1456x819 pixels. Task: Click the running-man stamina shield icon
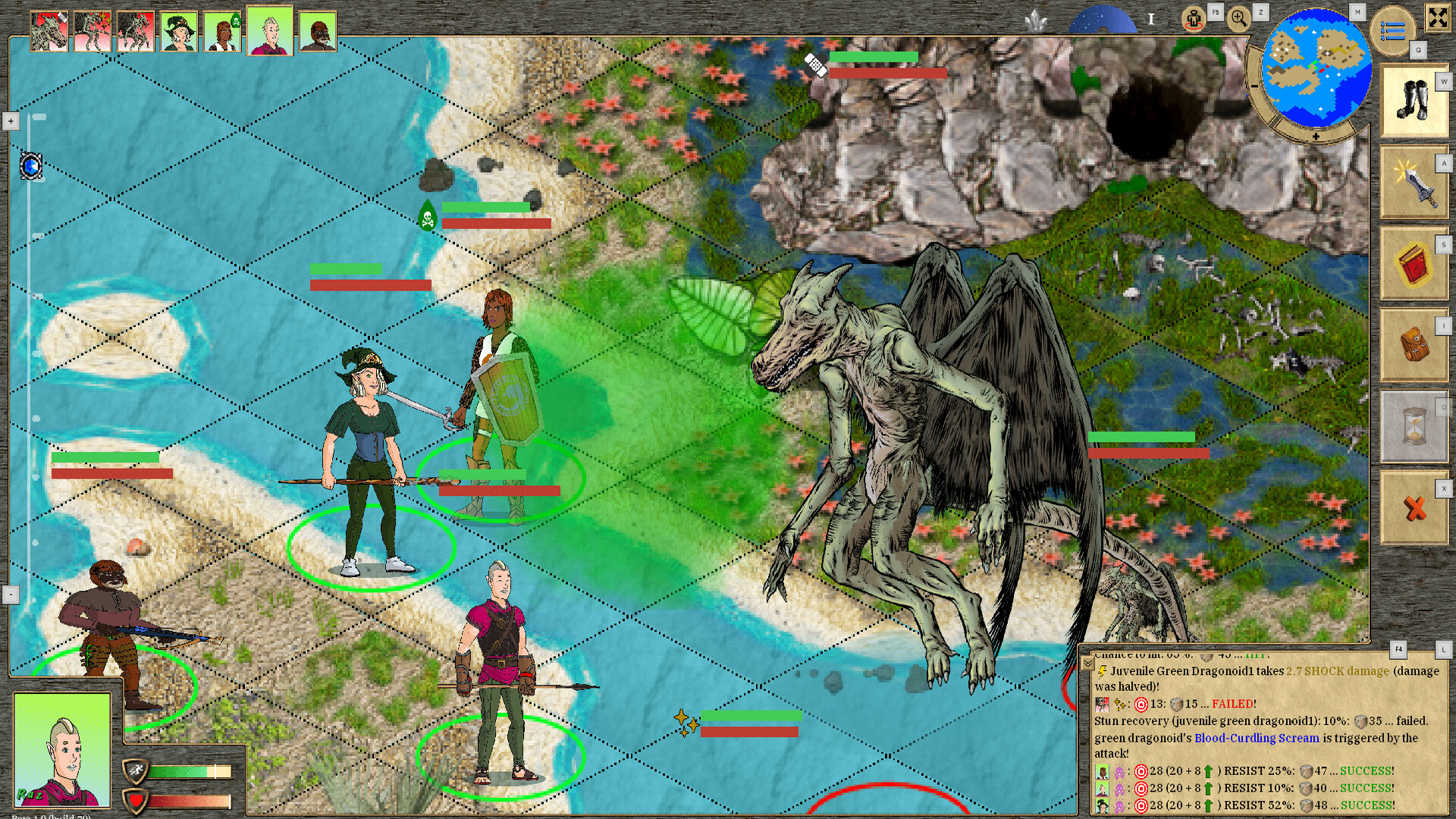pos(136,769)
